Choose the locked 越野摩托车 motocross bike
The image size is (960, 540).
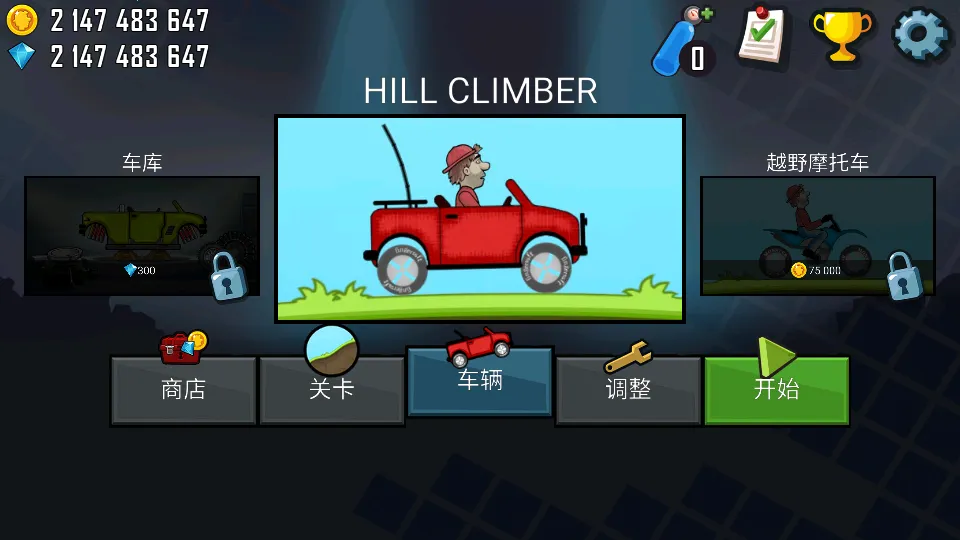coord(818,236)
